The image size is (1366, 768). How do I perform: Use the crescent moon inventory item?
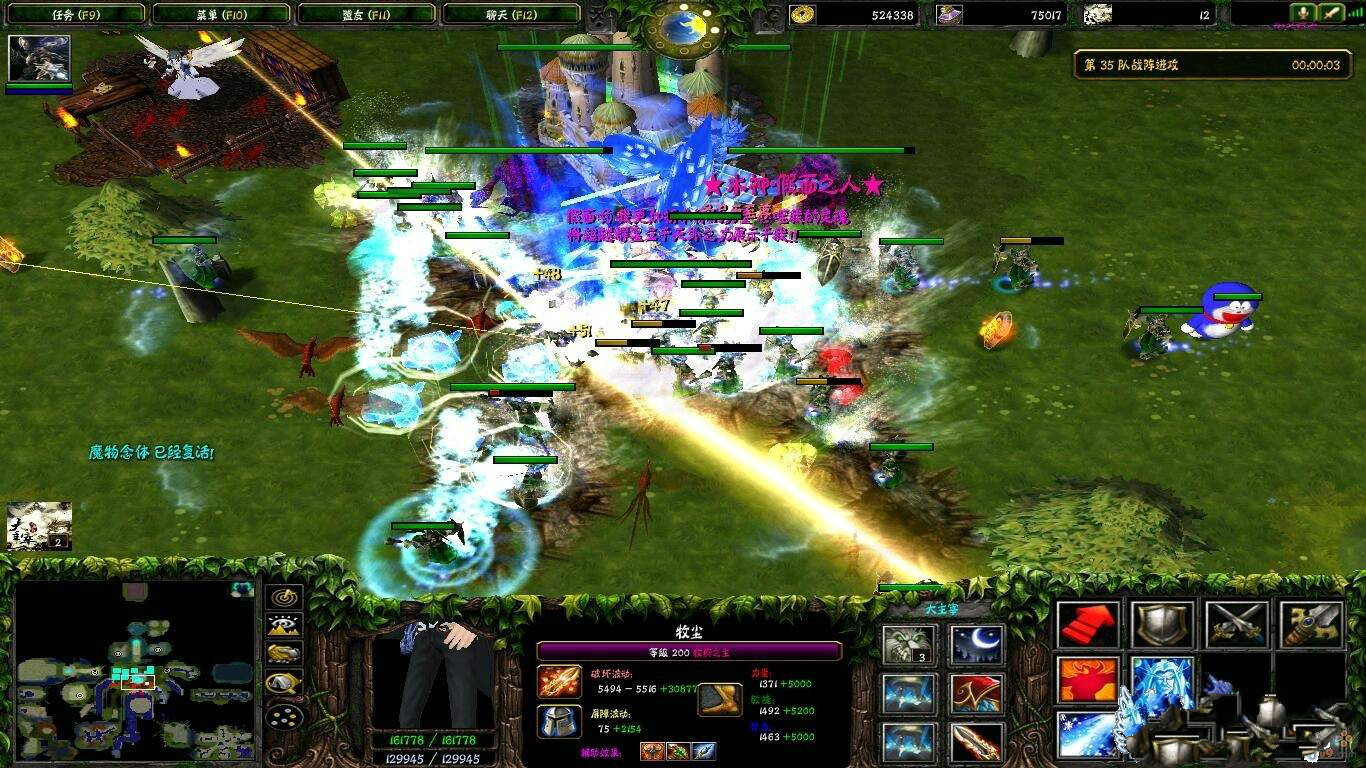click(x=976, y=645)
